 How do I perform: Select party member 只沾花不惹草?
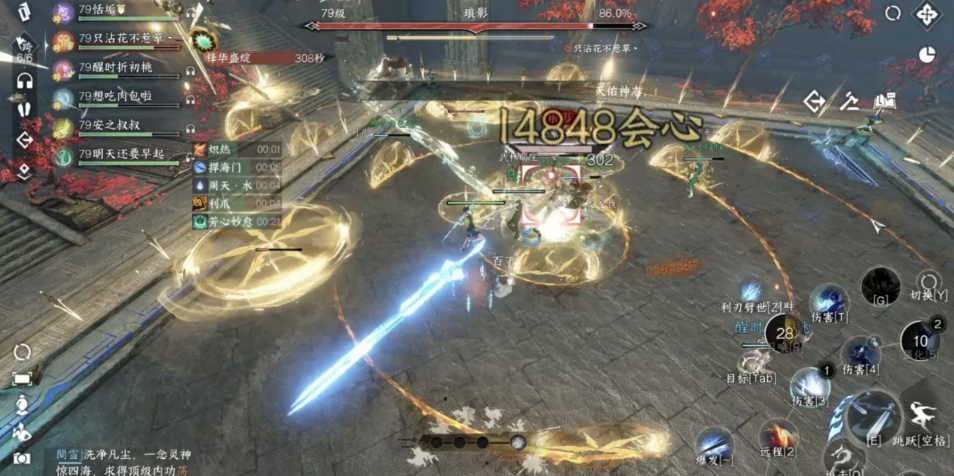[x=125, y=41]
